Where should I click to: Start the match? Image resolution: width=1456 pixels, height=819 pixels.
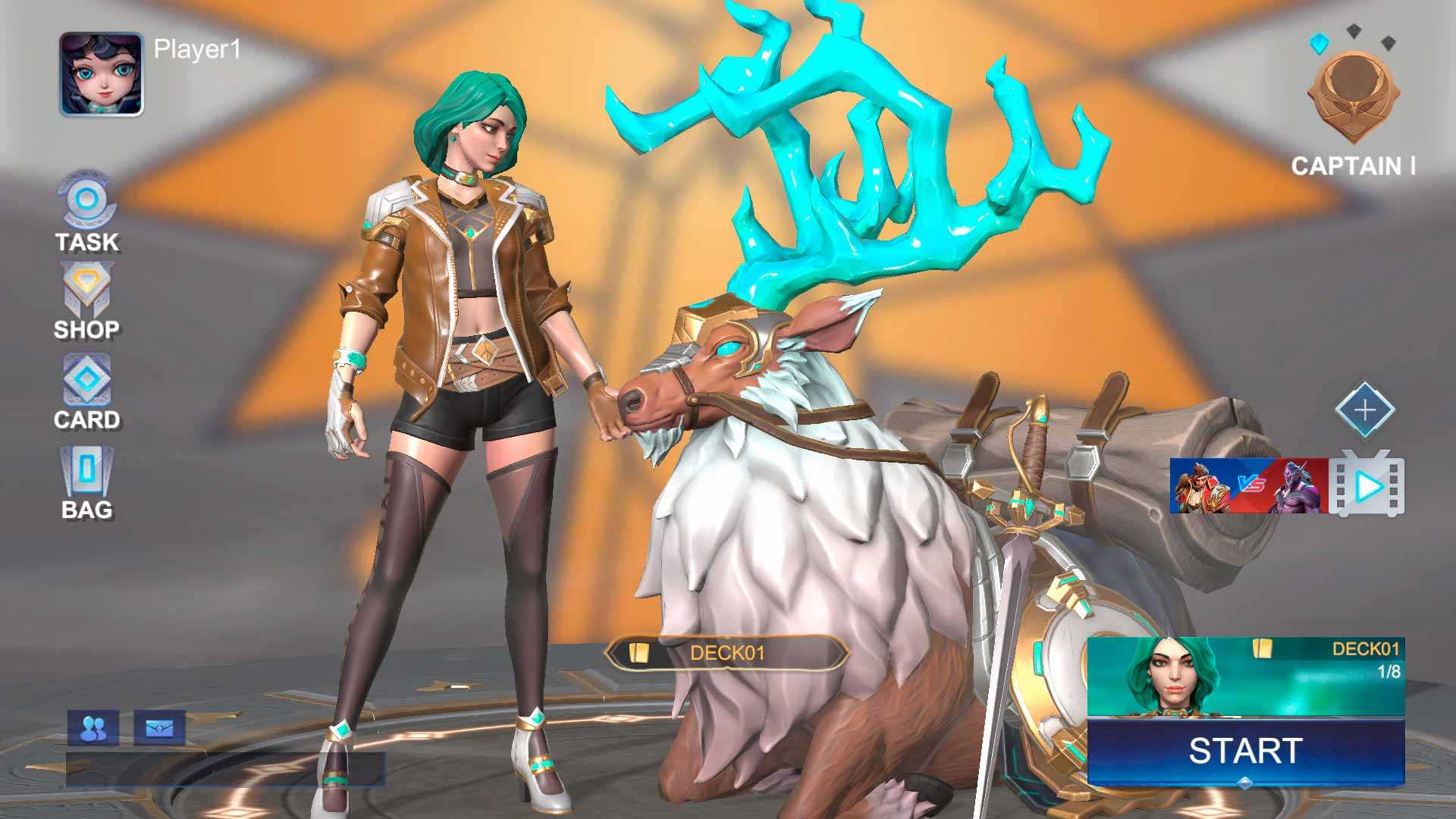click(x=1245, y=752)
